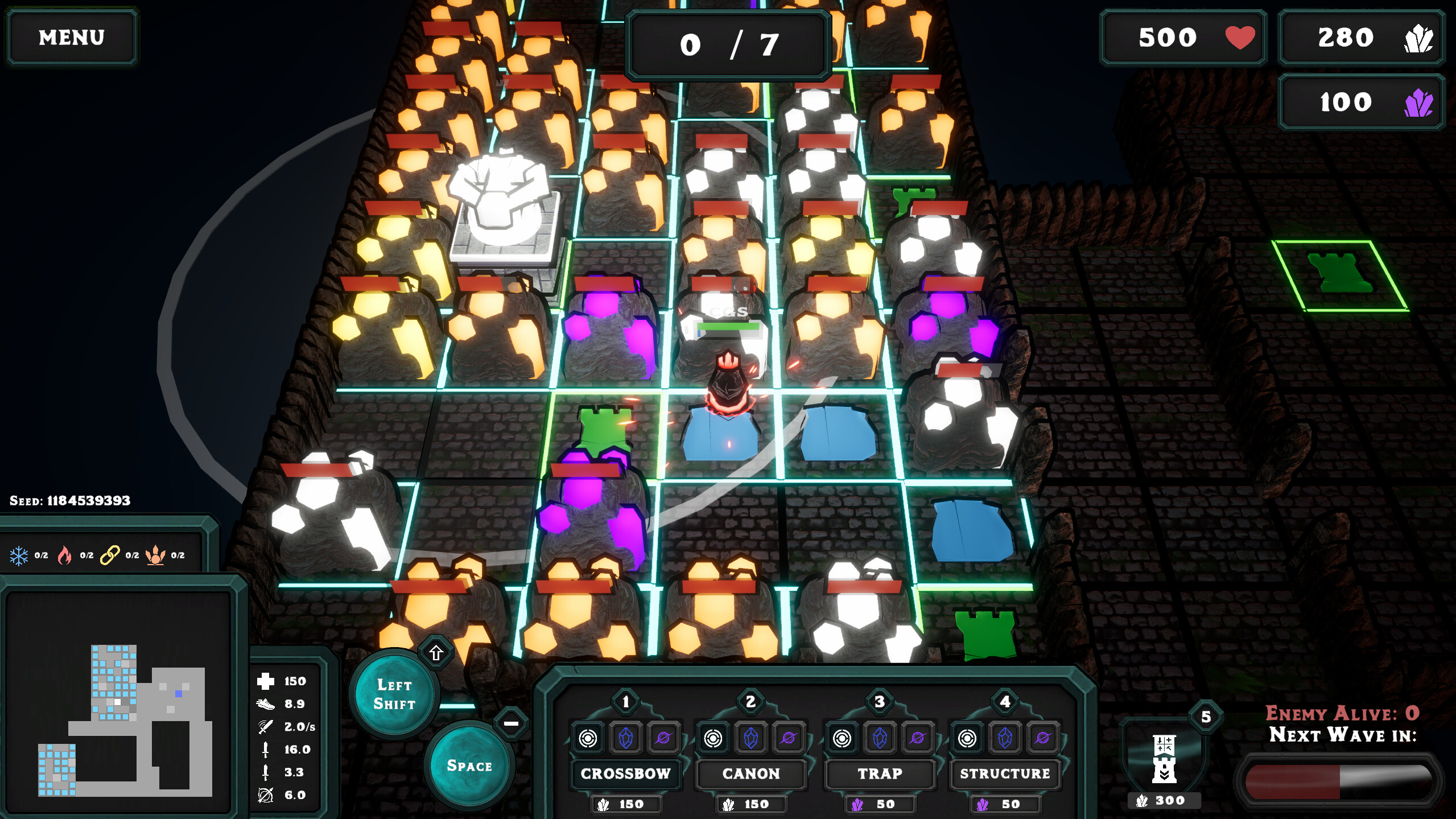Screen dimensions: 1456x819
Task: Open the MENU in the top-left corner
Action: [72, 37]
